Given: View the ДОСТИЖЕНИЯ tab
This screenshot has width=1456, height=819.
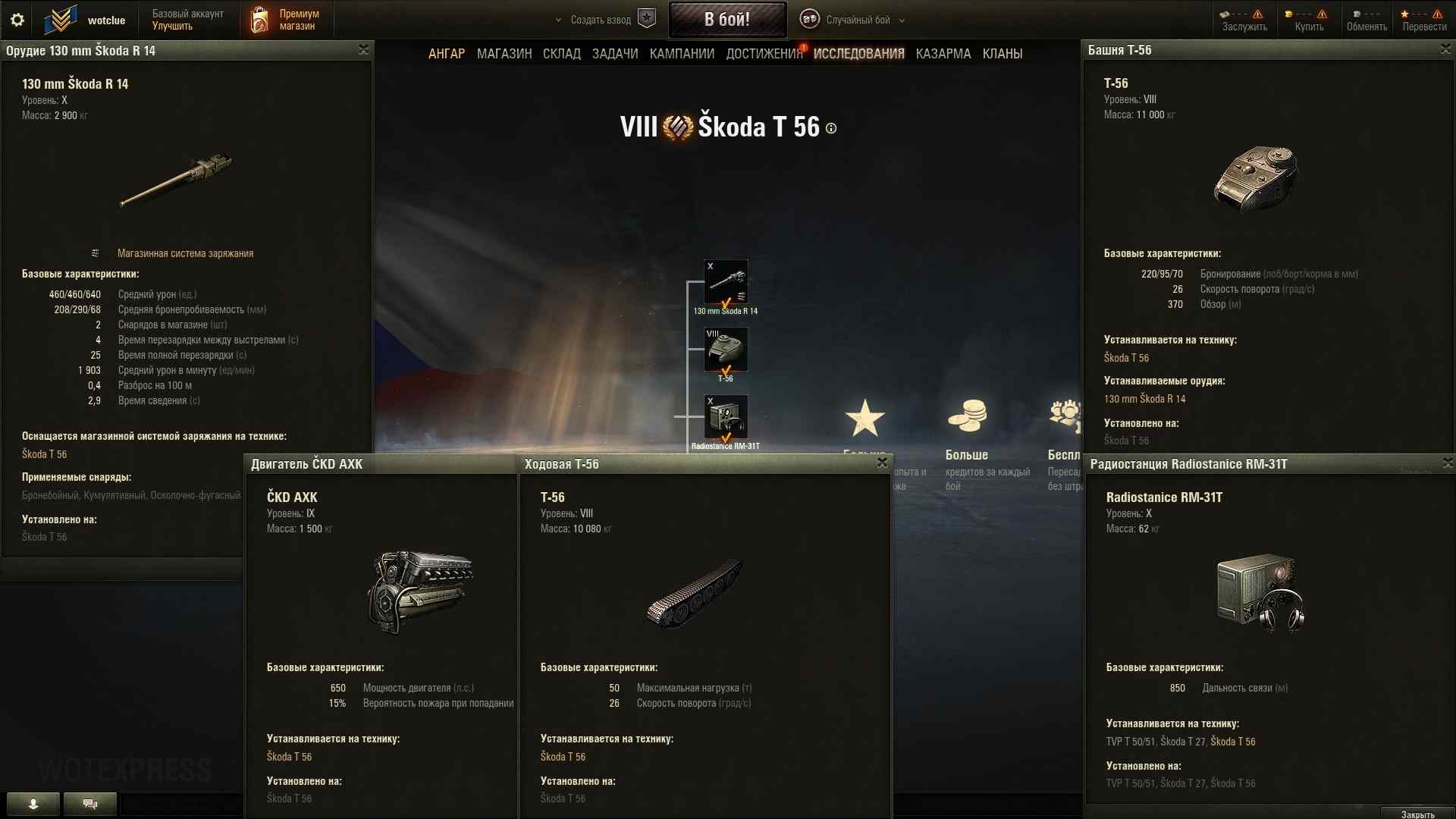Looking at the screenshot, I should 764,54.
